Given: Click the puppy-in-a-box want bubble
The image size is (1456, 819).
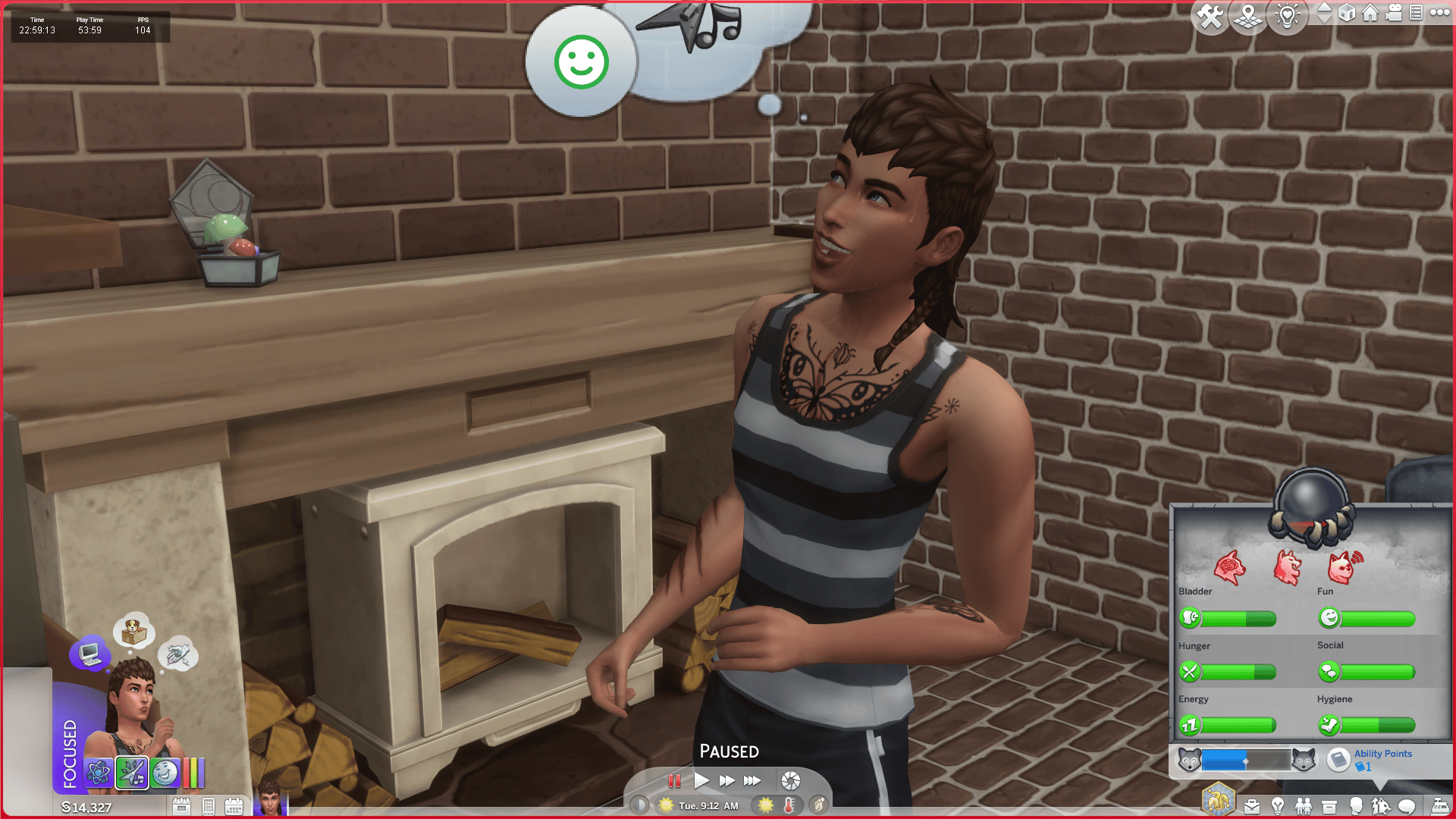Looking at the screenshot, I should [x=134, y=631].
